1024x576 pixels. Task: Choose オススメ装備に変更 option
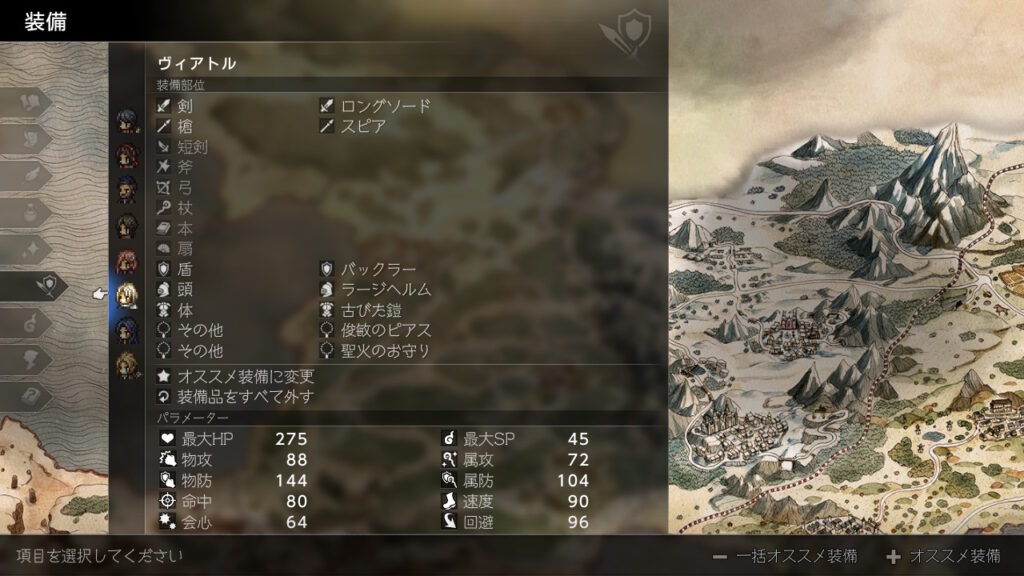245,377
